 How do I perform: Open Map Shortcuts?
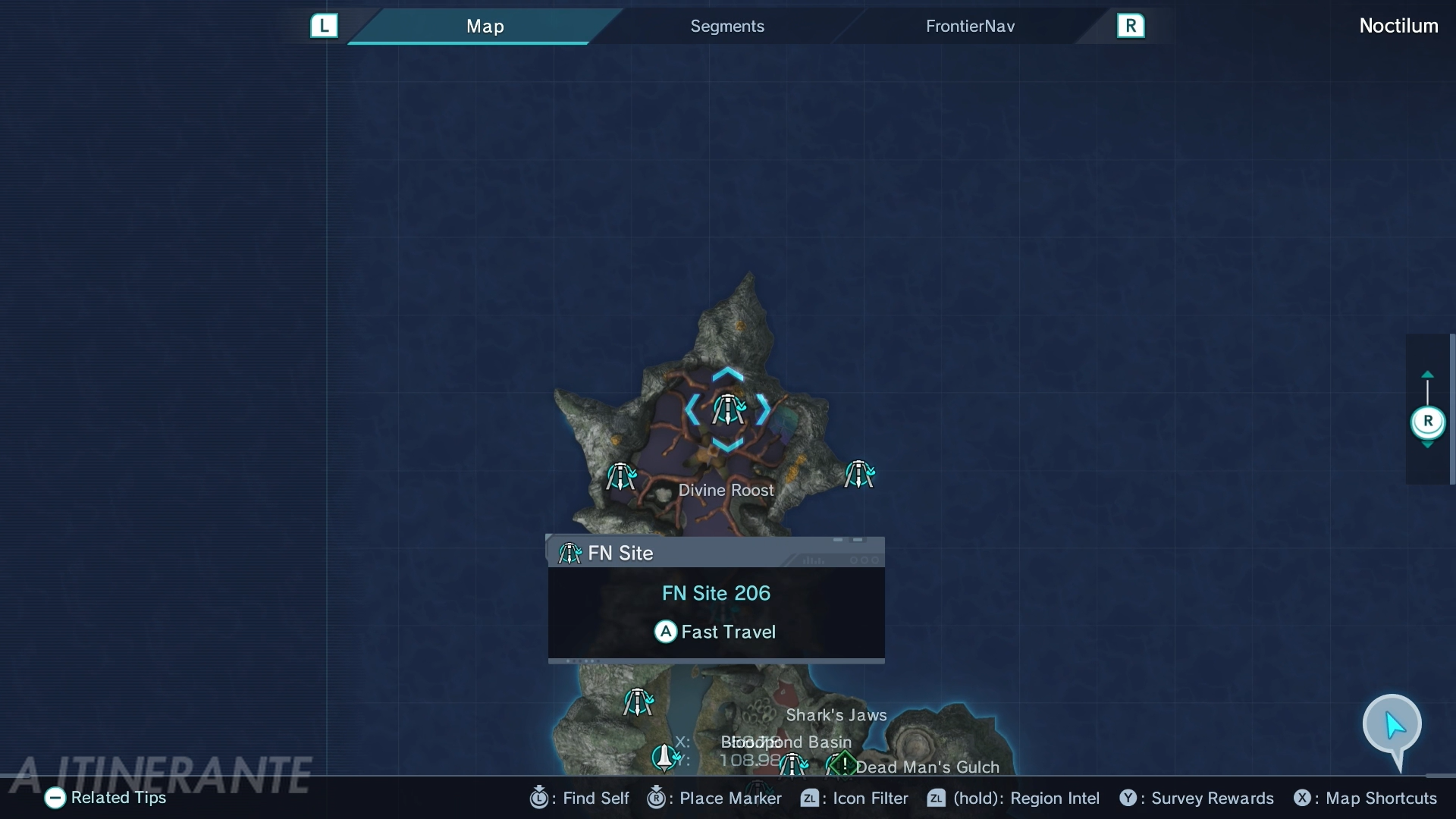(x=1366, y=798)
